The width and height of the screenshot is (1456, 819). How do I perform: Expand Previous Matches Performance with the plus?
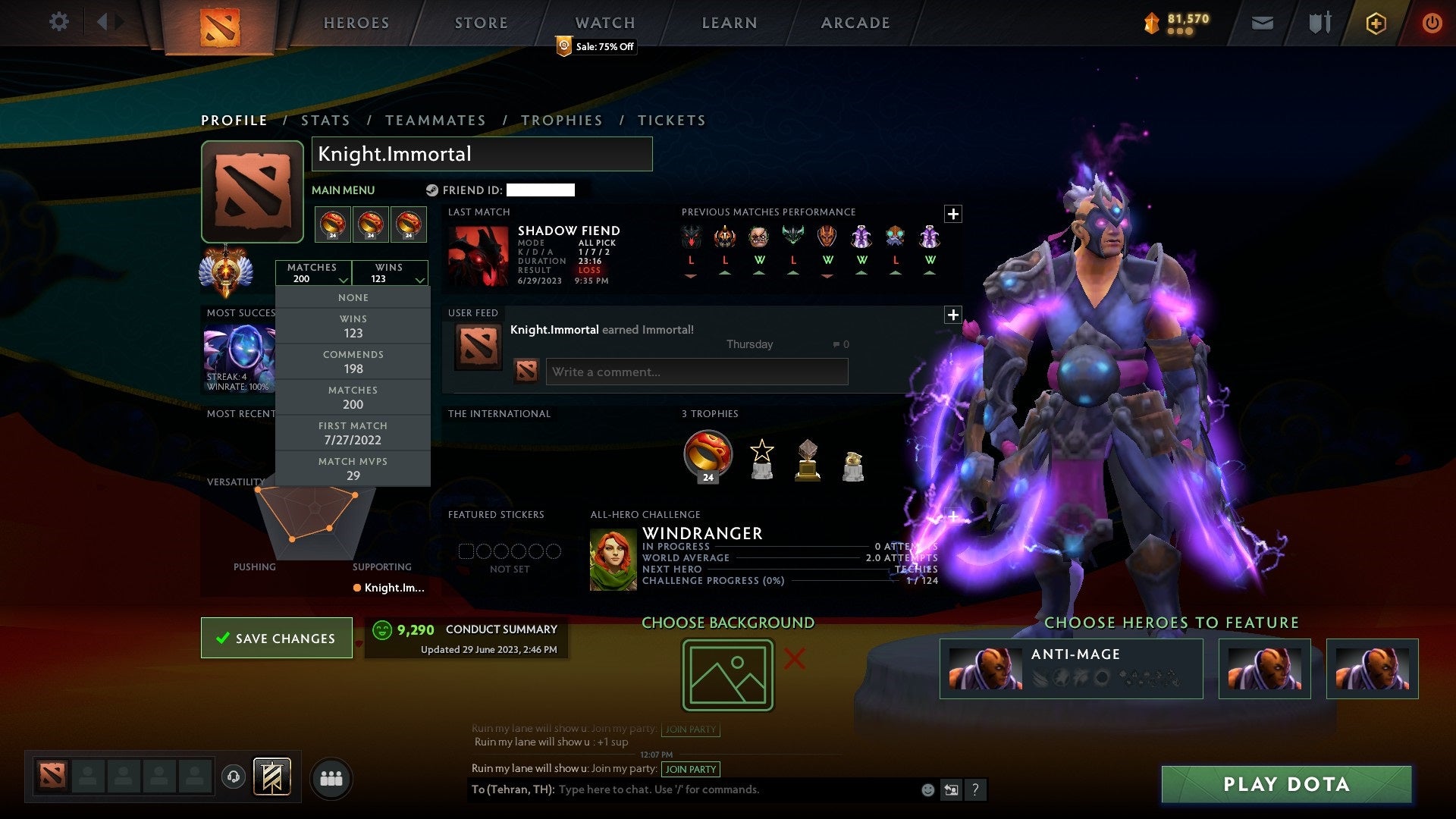pos(954,214)
